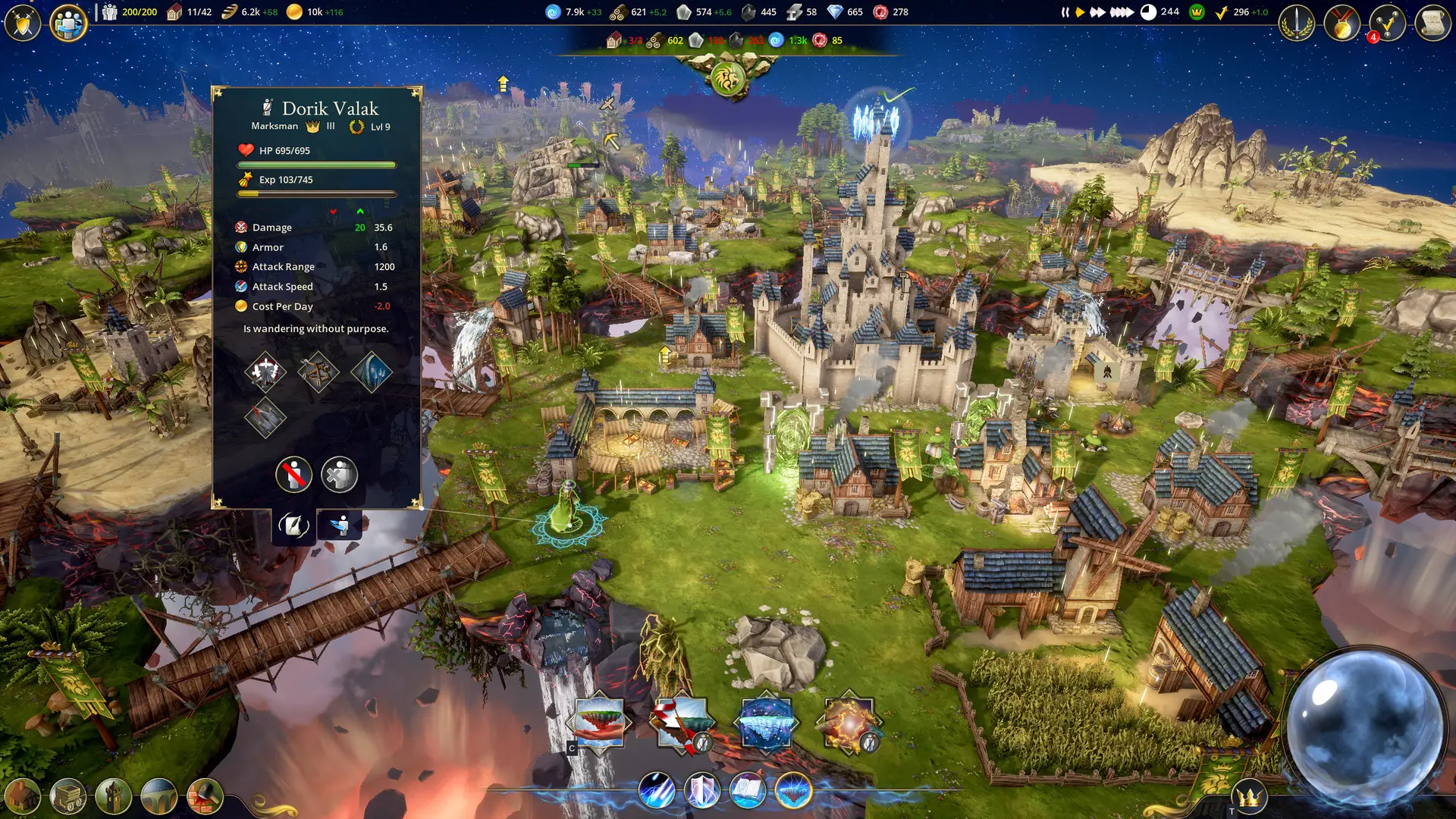Select the house construction category
This screenshot has width=1456, height=819.
click(23, 796)
